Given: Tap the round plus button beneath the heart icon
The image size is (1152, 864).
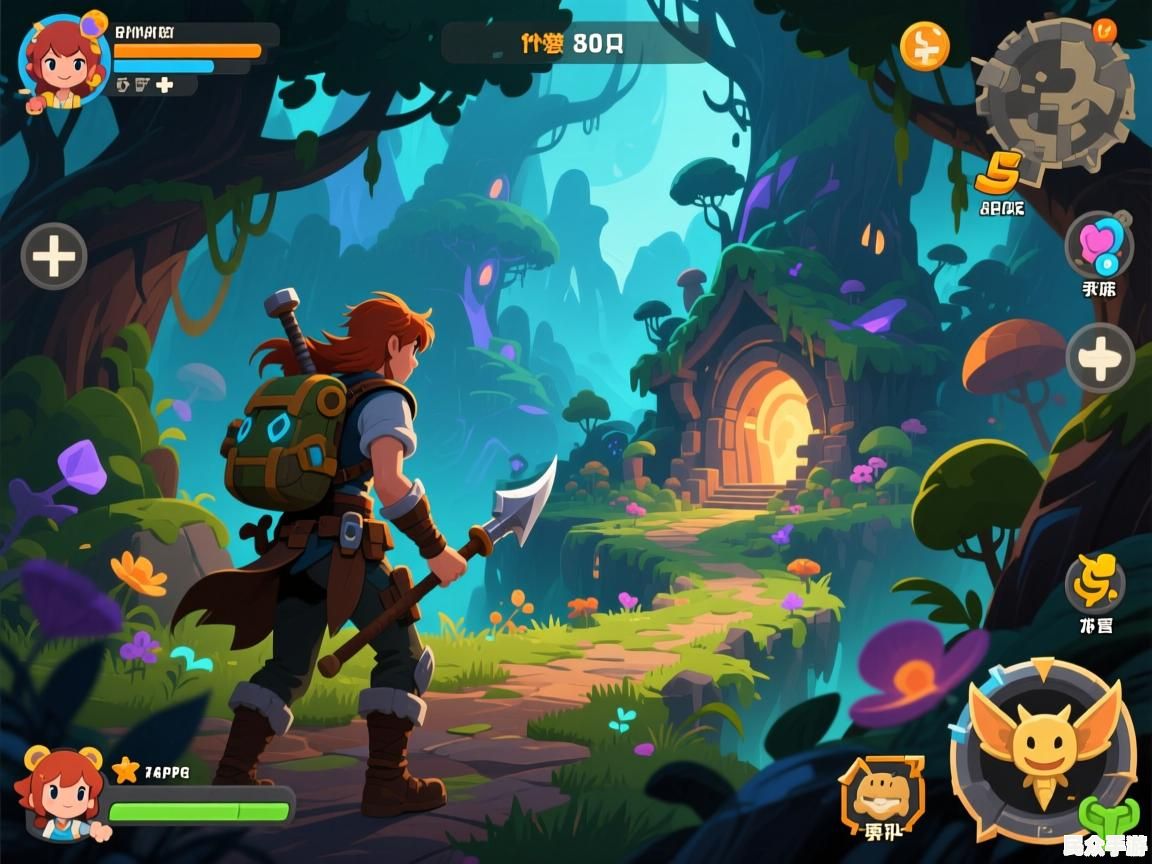Looking at the screenshot, I should click(1099, 358).
